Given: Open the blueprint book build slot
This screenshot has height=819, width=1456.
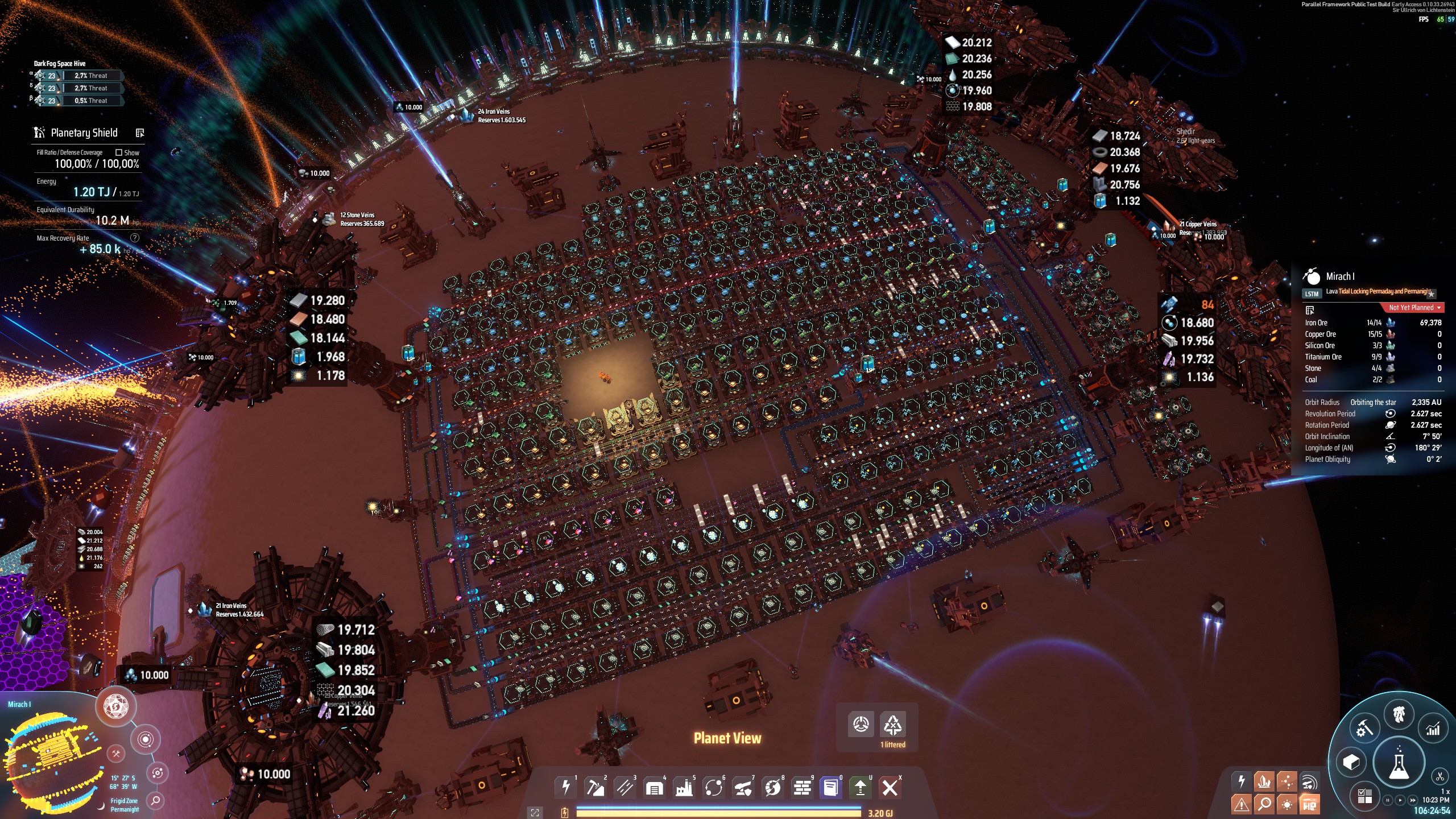Looking at the screenshot, I should [x=830, y=787].
